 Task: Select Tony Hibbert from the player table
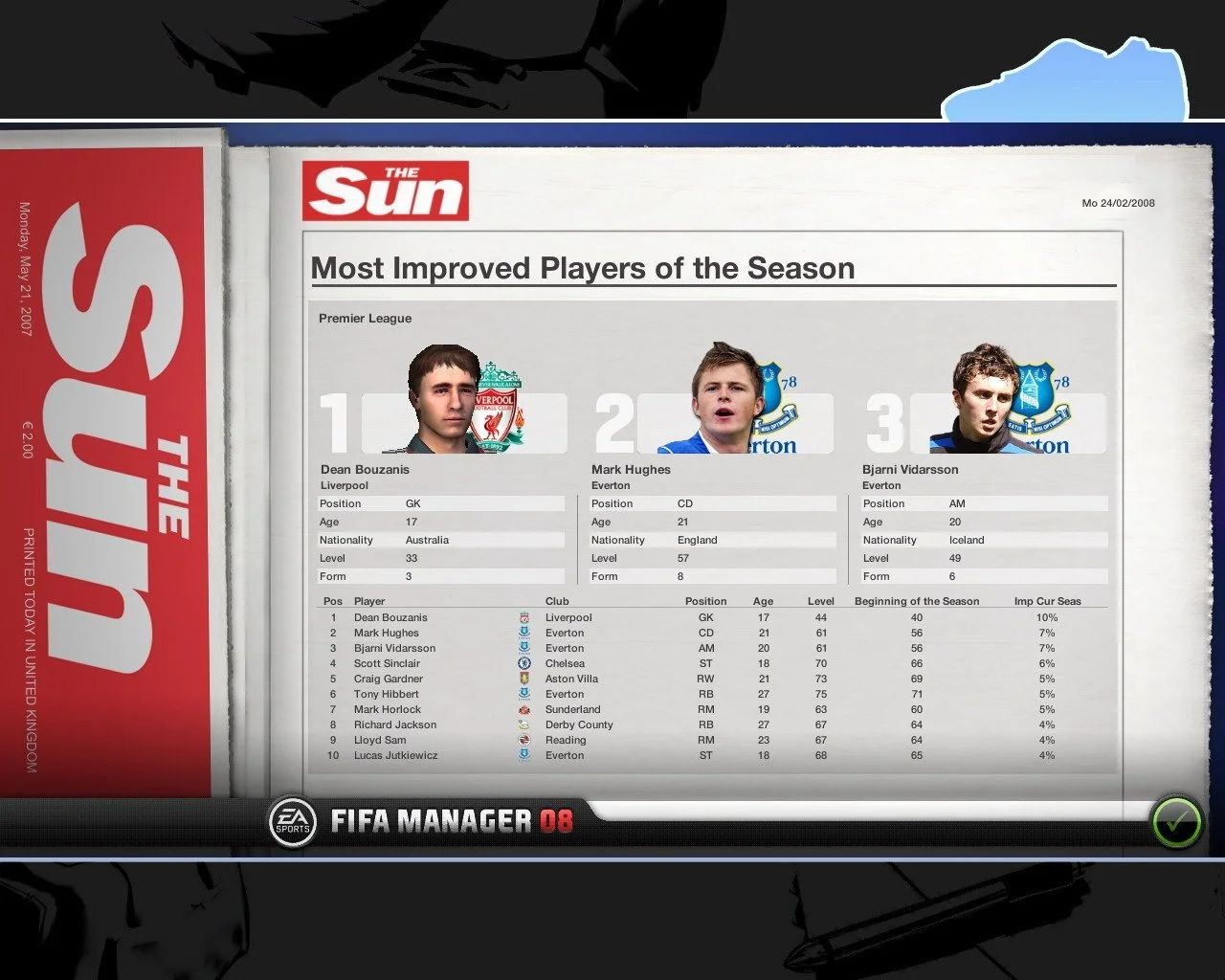click(386, 694)
